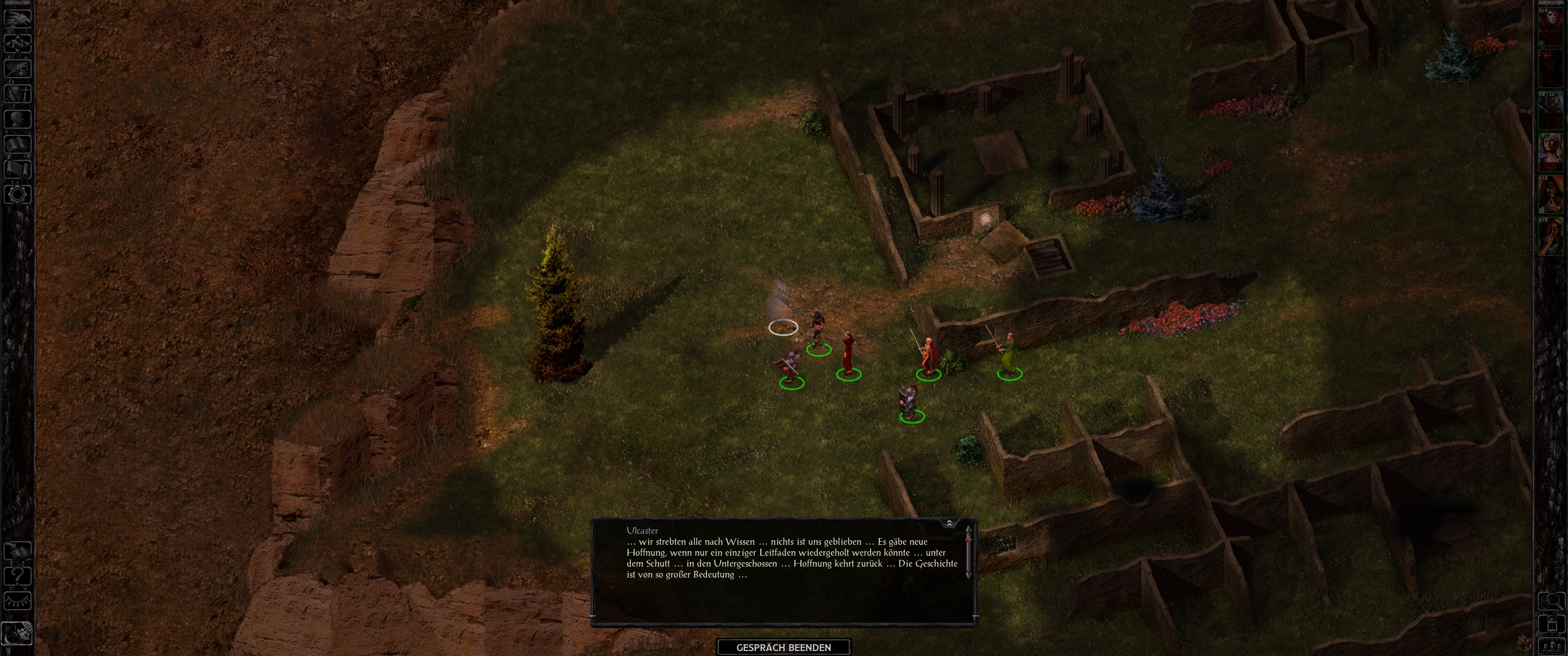Open the inventory armor and sword icon
Screen dimensions: 1568x656
pos(18,94)
